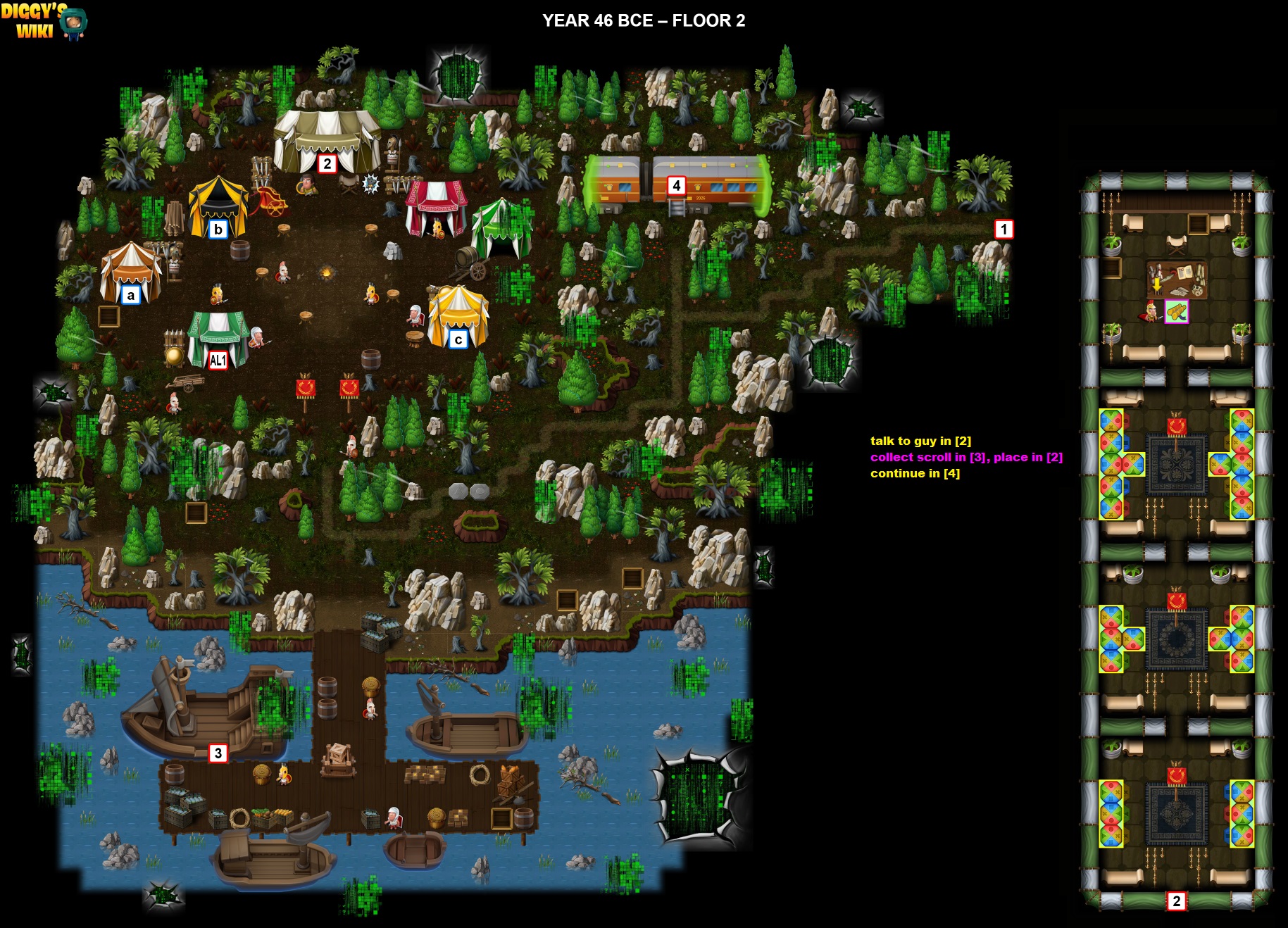Select marker 2 at the interior room entrance
This screenshot has height=928, width=1288.
coord(1176,901)
